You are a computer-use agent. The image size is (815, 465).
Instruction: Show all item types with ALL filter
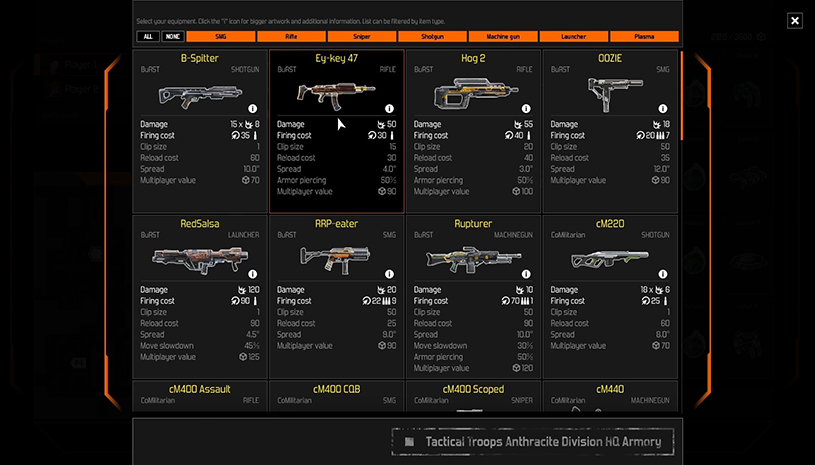(147, 37)
